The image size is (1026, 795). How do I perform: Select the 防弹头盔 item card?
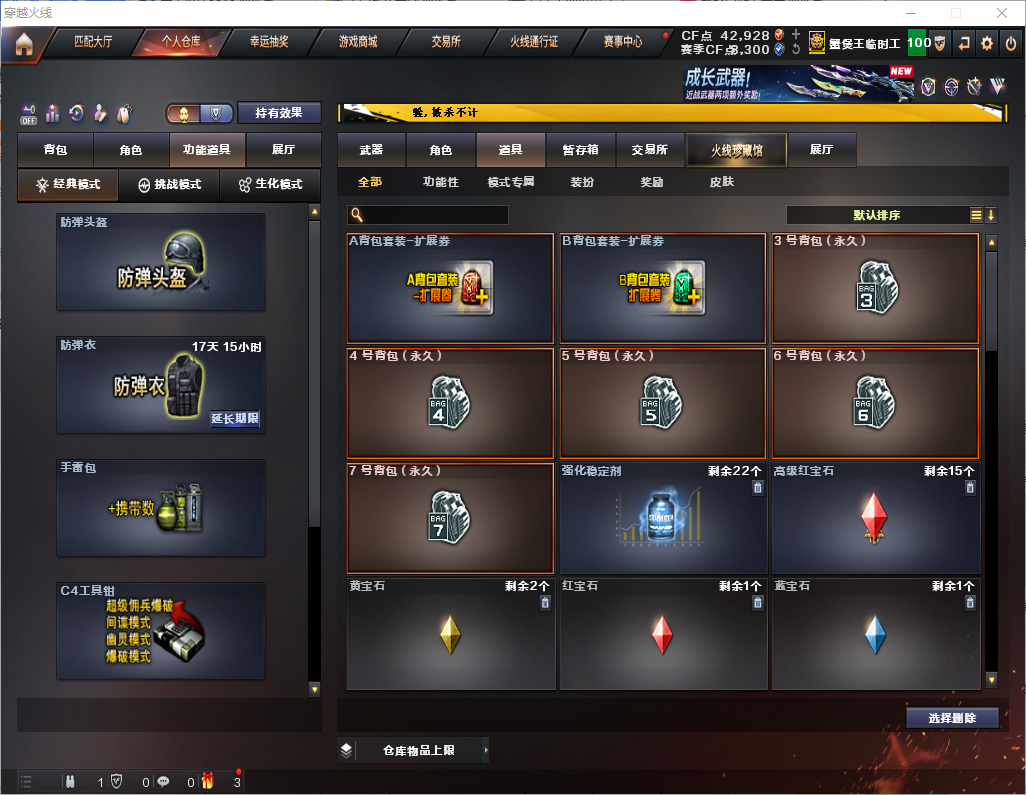161,262
